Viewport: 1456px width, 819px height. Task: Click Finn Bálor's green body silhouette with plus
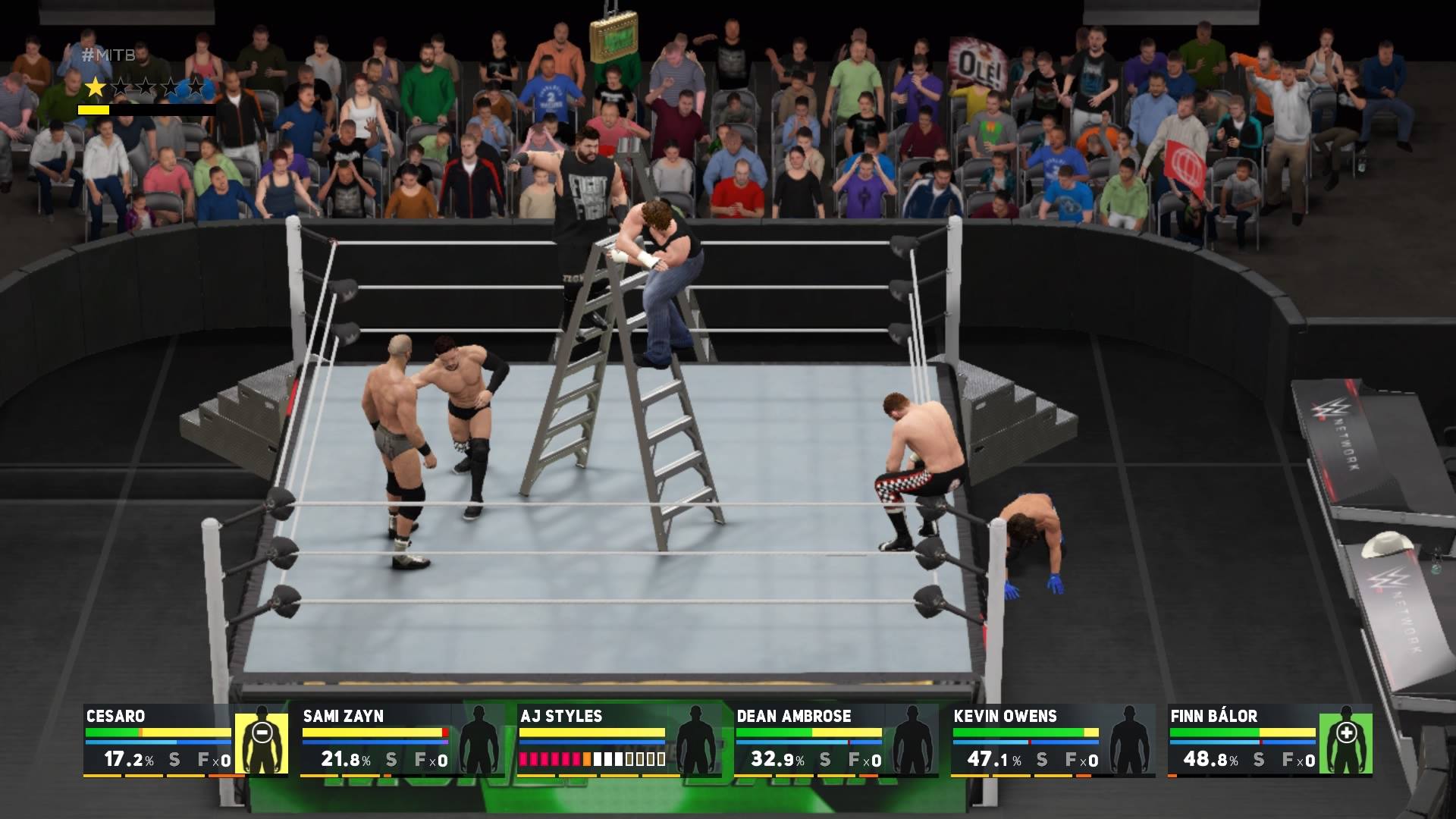pyautogui.click(x=1345, y=741)
